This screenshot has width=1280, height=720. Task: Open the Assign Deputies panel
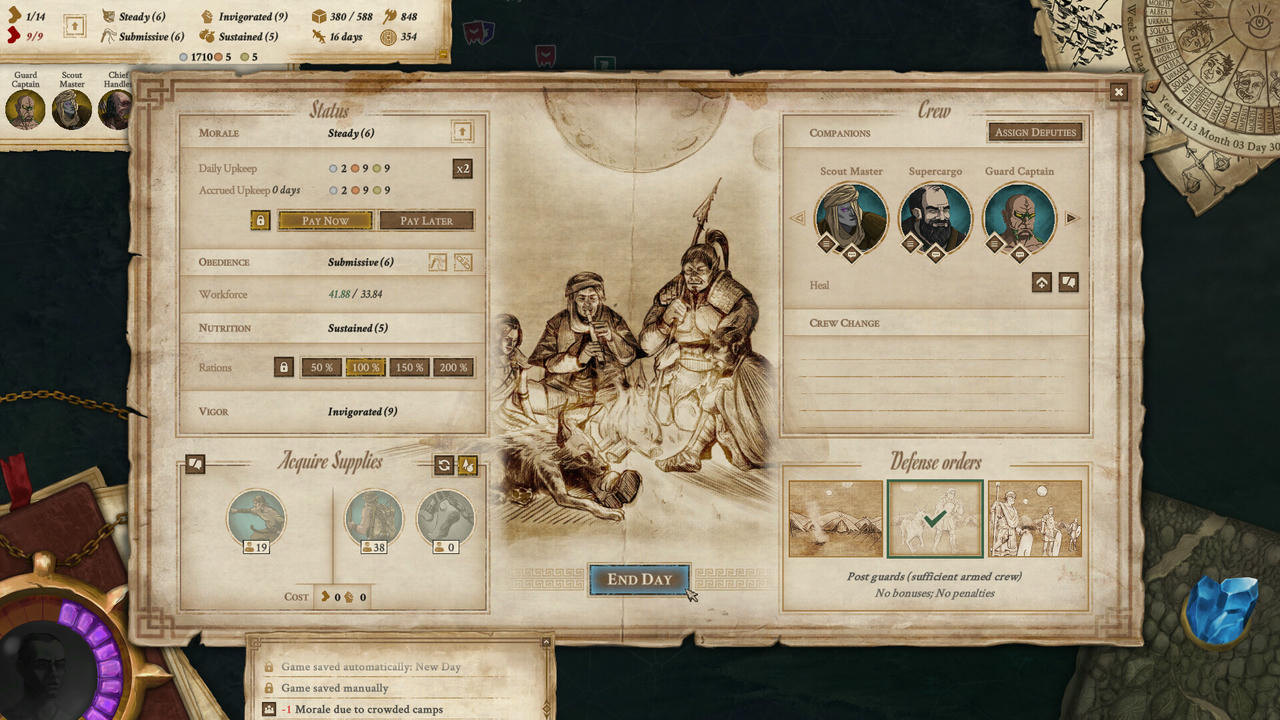point(1035,131)
